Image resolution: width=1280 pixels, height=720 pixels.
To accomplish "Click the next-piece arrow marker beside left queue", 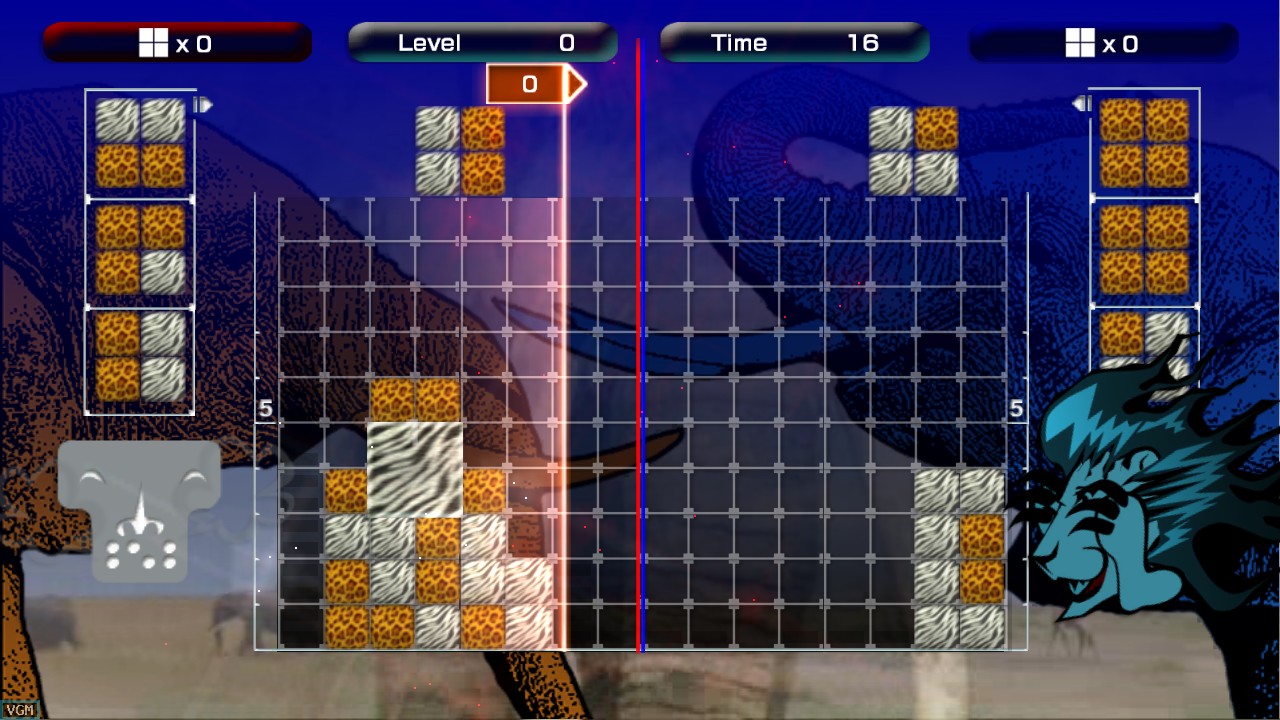I will pos(205,103).
